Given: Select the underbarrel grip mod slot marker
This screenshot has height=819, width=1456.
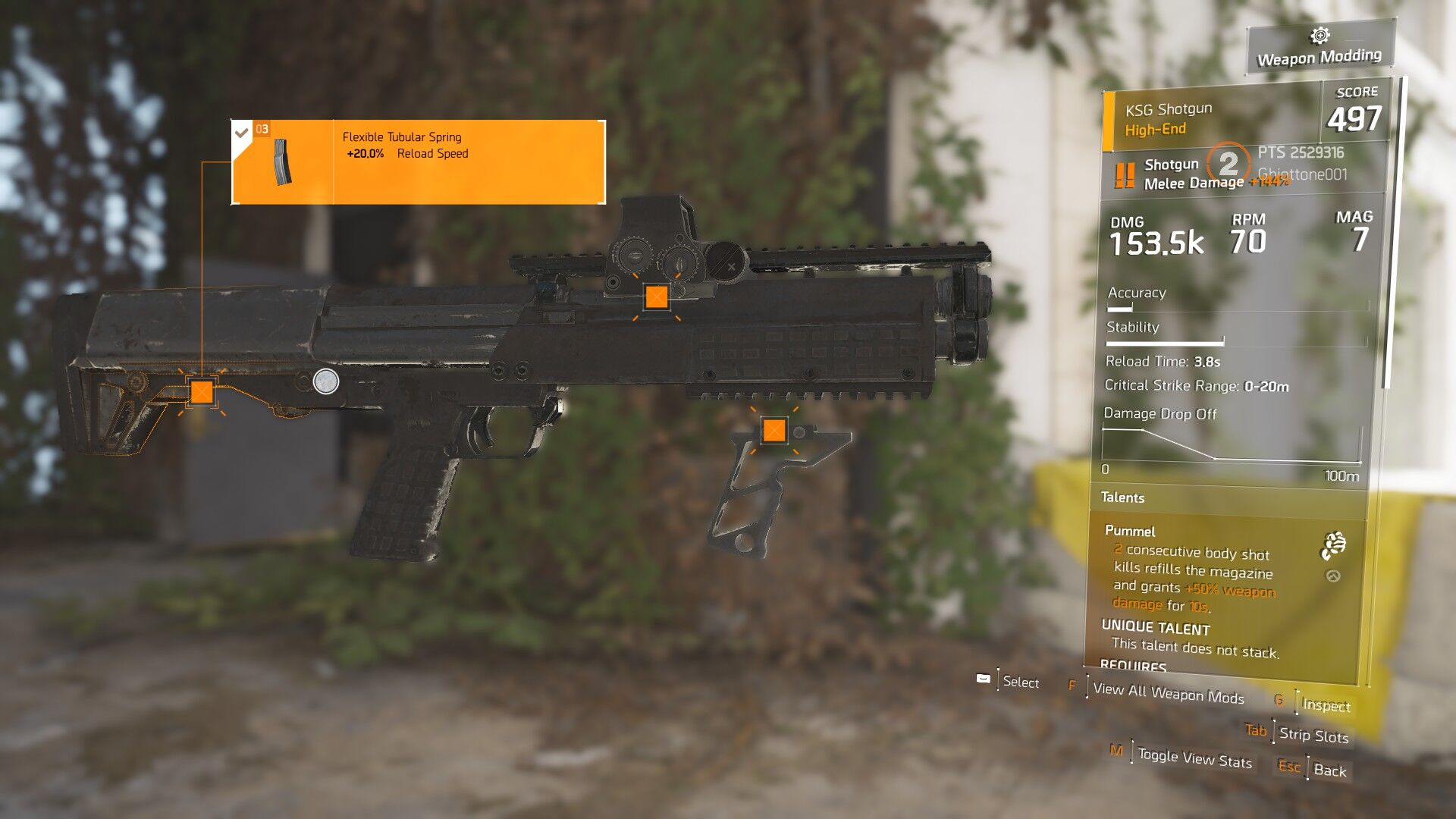Looking at the screenshot, I should tap(773, 431).
